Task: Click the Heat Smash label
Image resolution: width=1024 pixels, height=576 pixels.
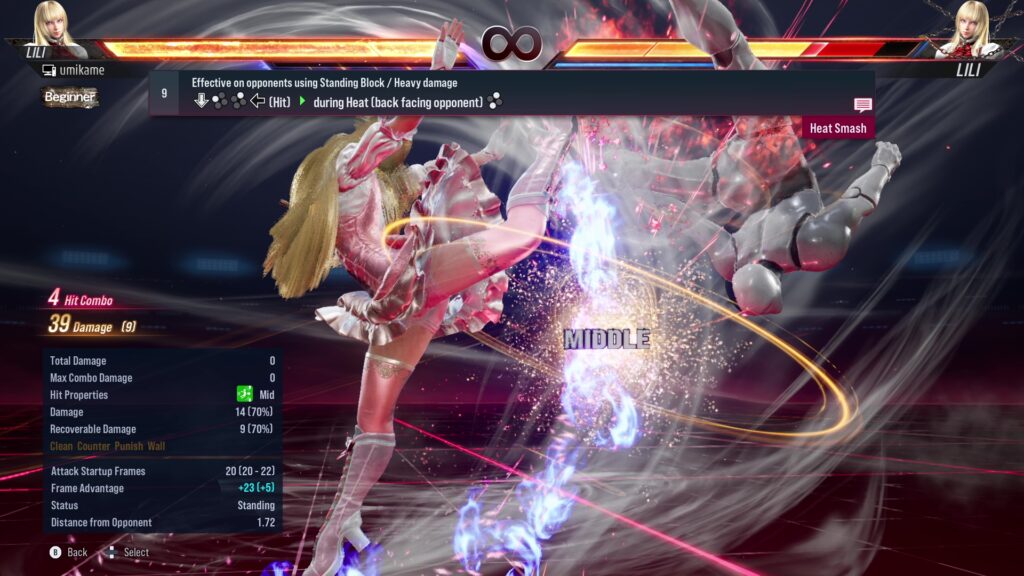Action: 838,128
